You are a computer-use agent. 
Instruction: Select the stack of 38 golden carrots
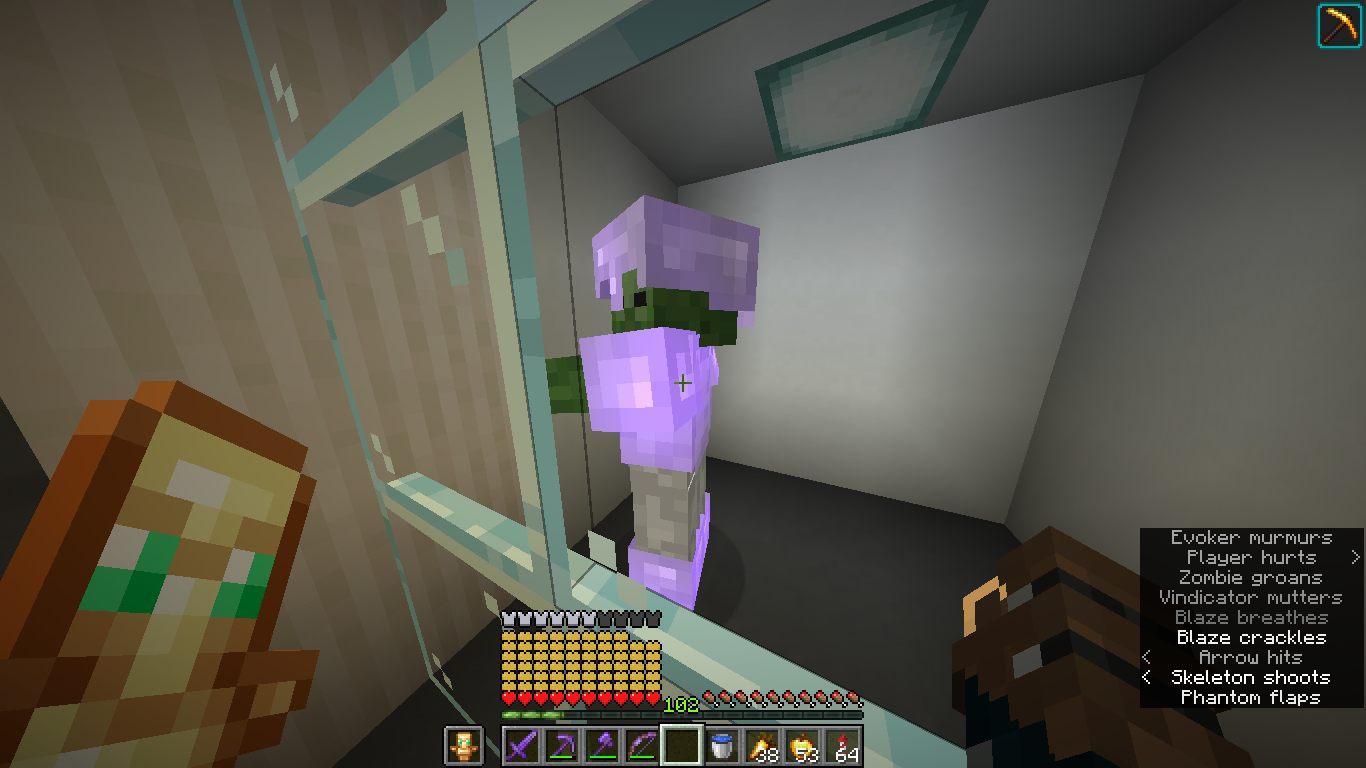(763, 744)
